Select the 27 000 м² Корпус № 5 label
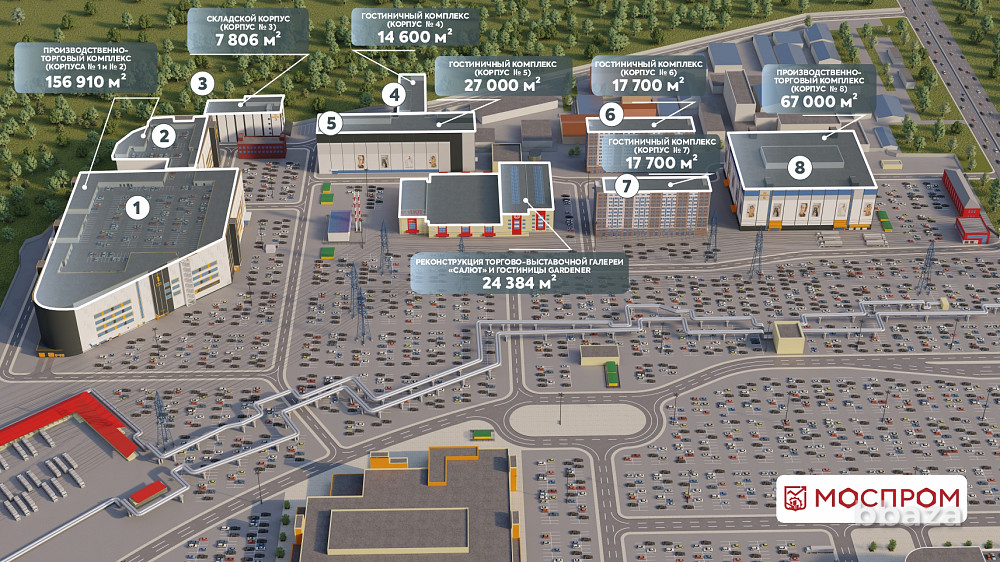 tap(503, 77)
